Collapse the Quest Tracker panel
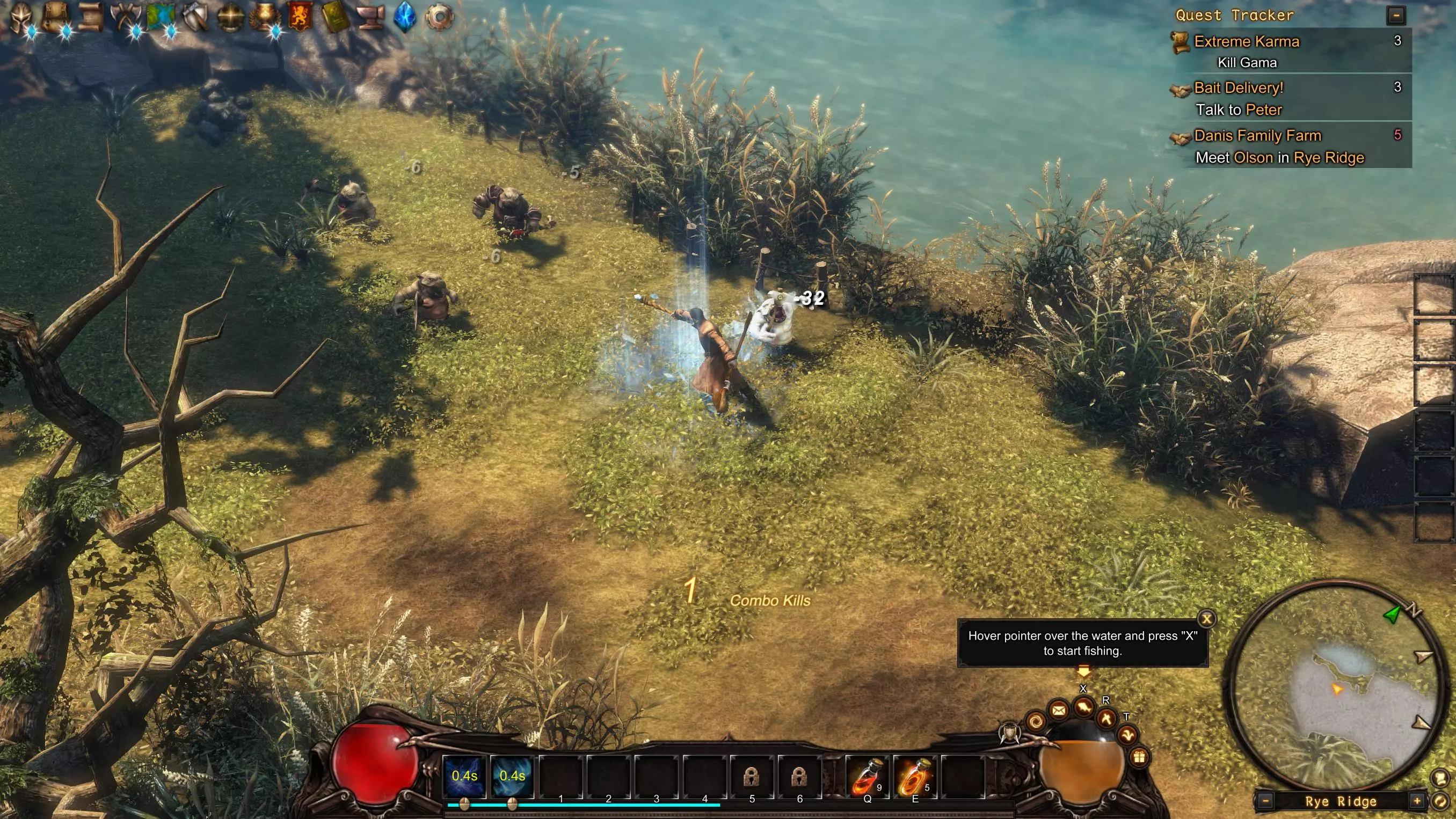1456x819 pixels. coord(1395,15)
